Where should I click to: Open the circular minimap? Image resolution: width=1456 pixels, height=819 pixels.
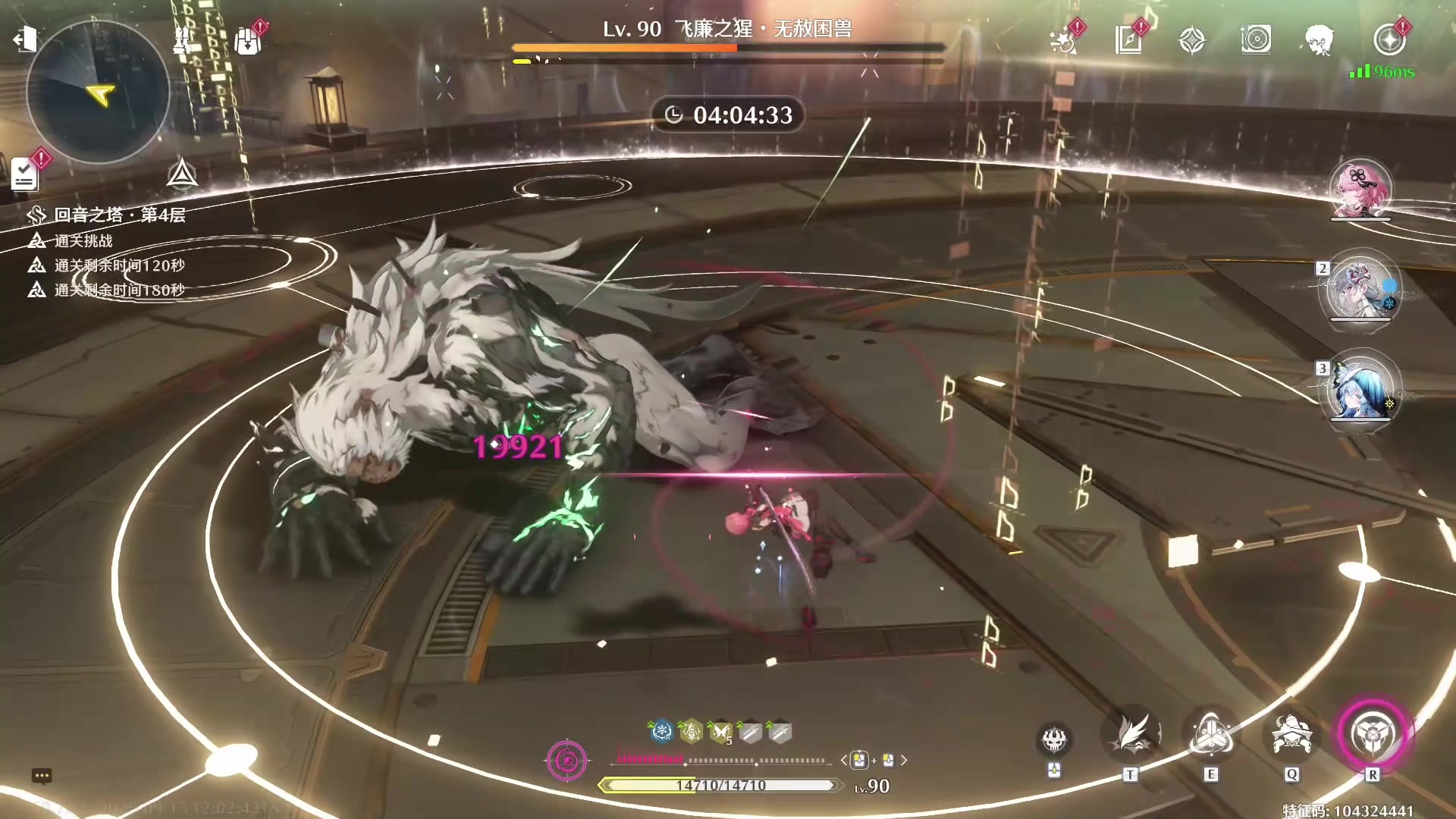[x=97, y=93]
